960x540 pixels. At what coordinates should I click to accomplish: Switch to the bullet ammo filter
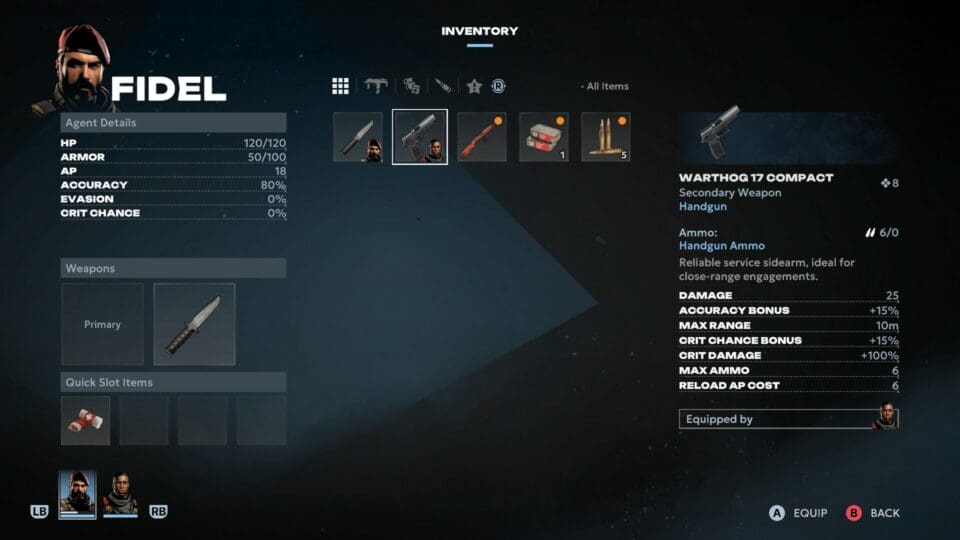[442, 86]
